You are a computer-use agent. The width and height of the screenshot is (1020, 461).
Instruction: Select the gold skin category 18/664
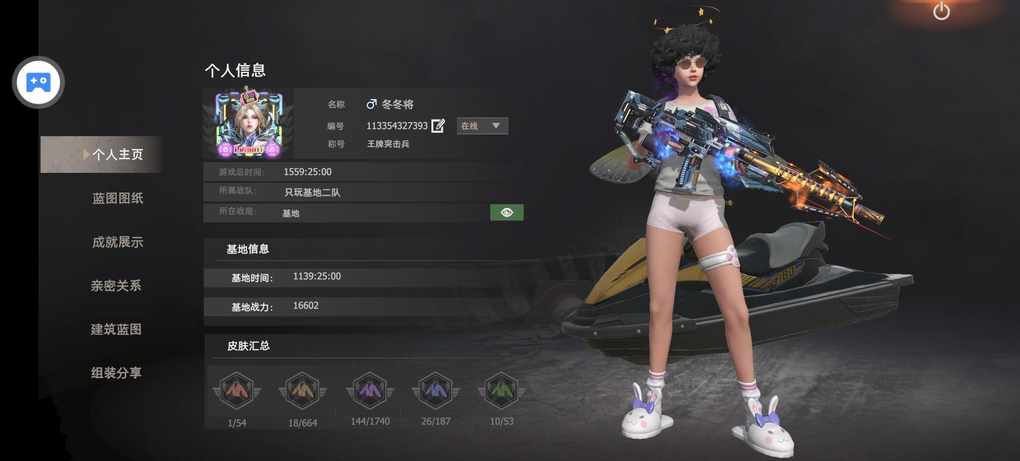[x=302, y=390]
